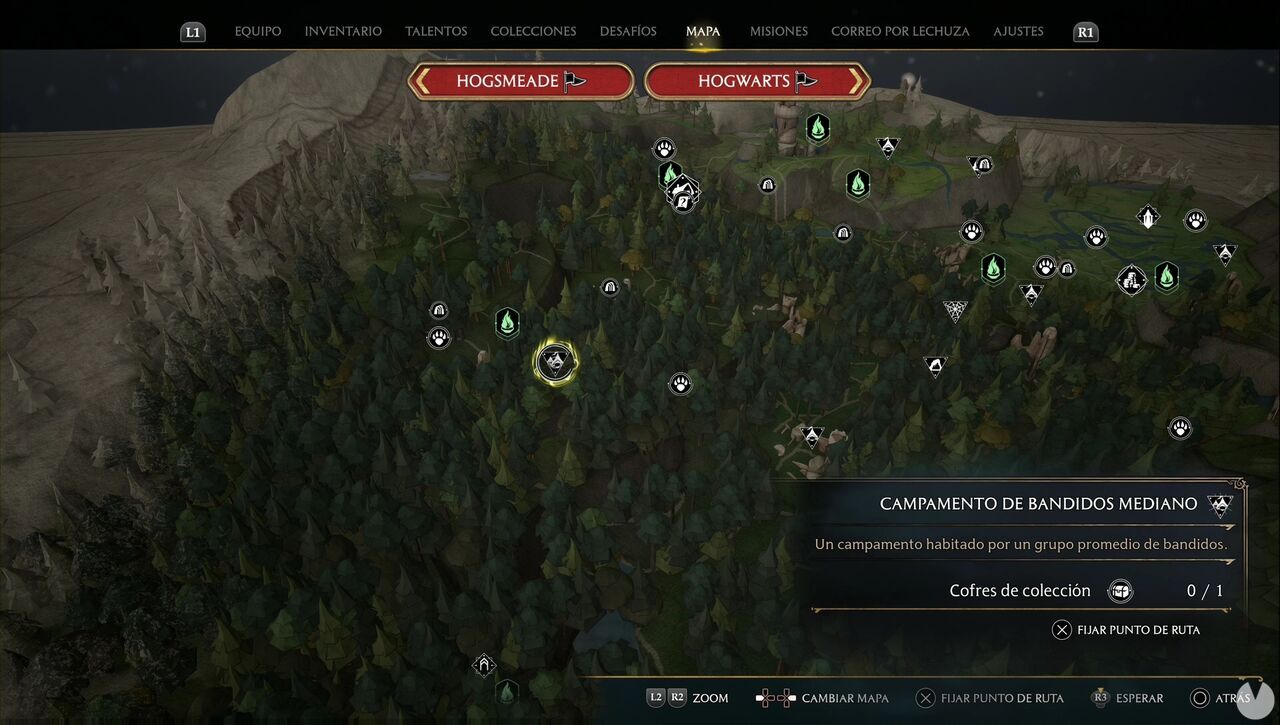Image resolution: width=1280 pixels, height=725 pixels.
Task: Click ESPERAR next to the R3 indicator
Action: [x=1137, y=698]
